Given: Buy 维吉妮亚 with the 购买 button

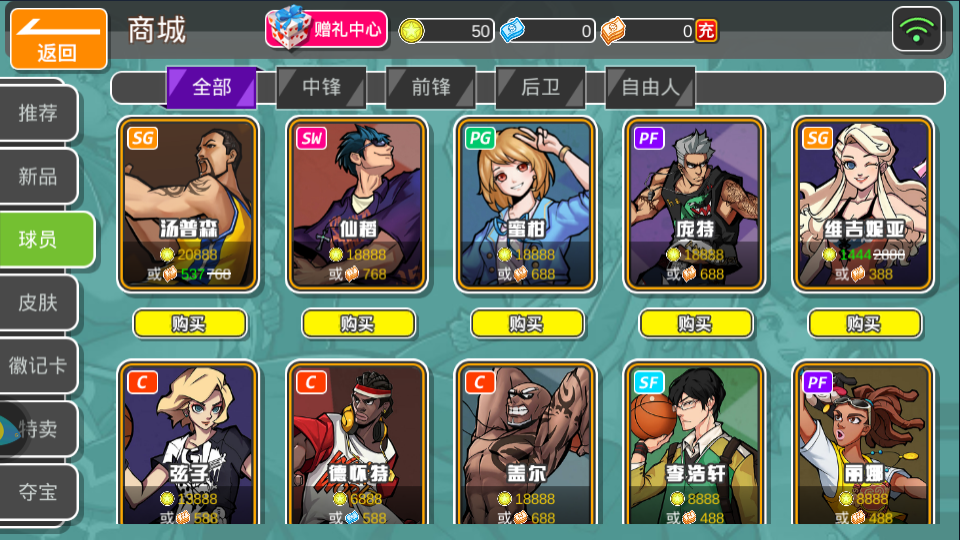Looking at the screenshot, I should click(864, 323).
